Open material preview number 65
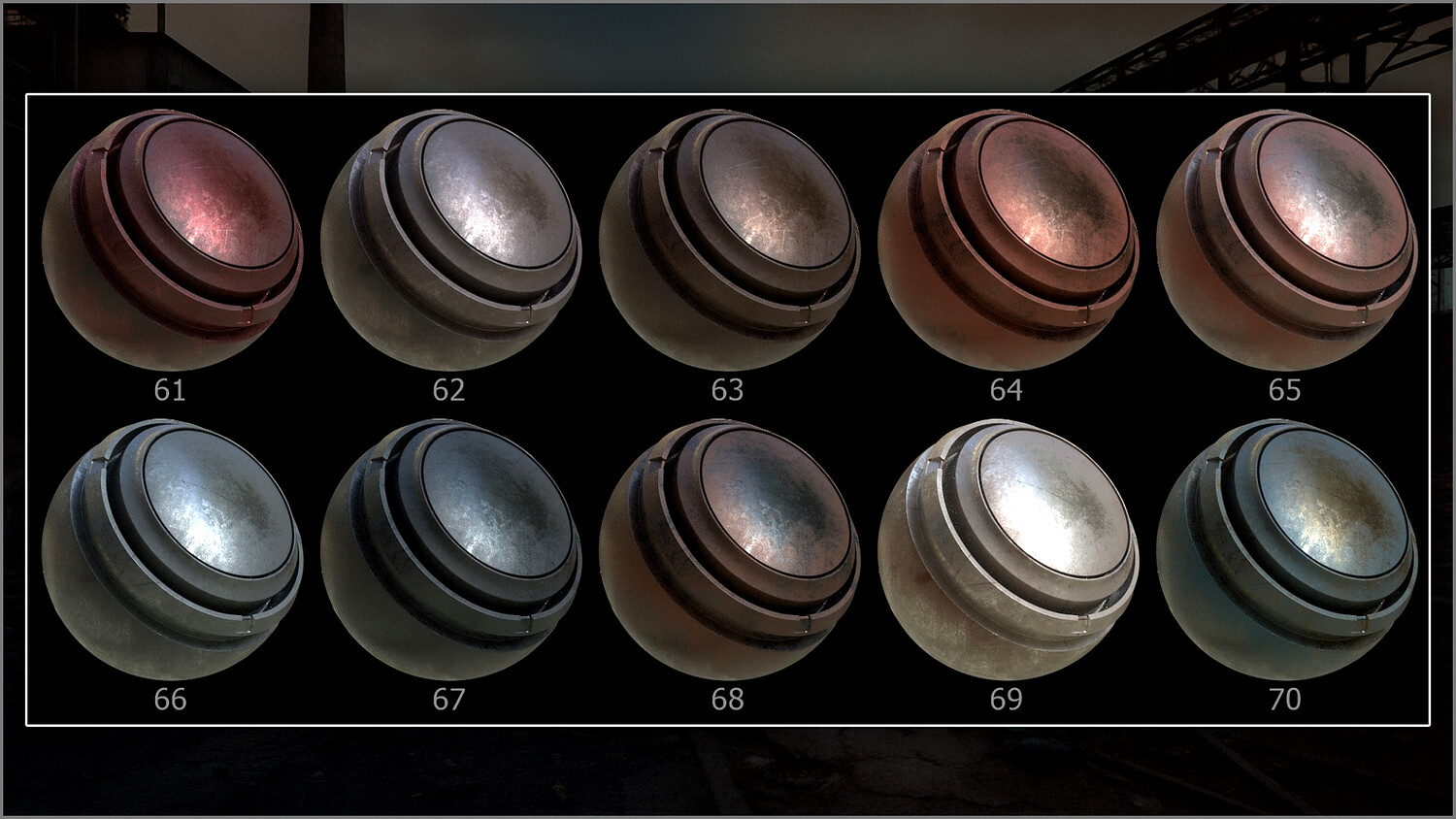Screen dimensions: 1456x819 [x=1286, y=239]
